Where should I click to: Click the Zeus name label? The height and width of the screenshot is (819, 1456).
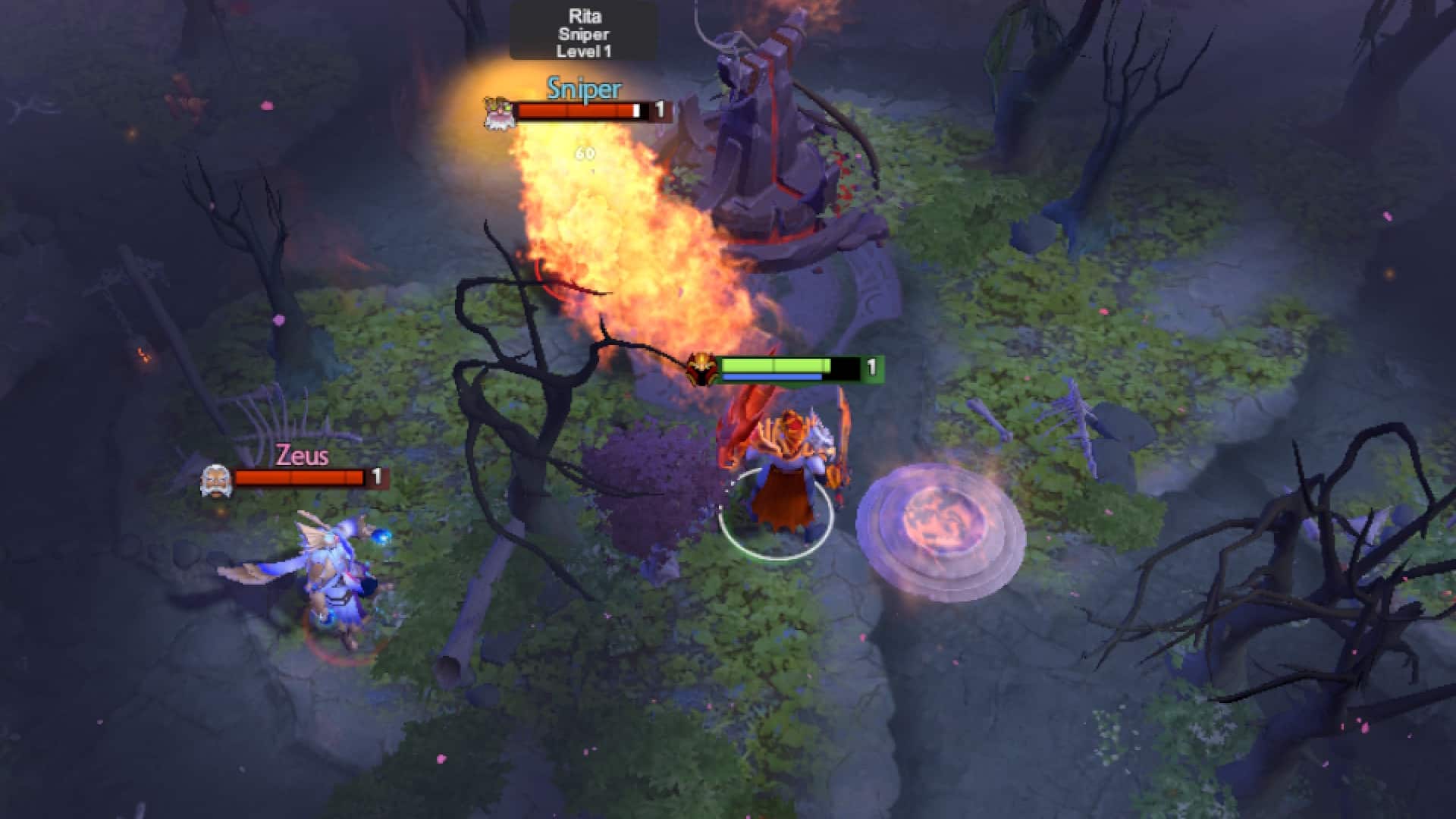tap(302, 457)
